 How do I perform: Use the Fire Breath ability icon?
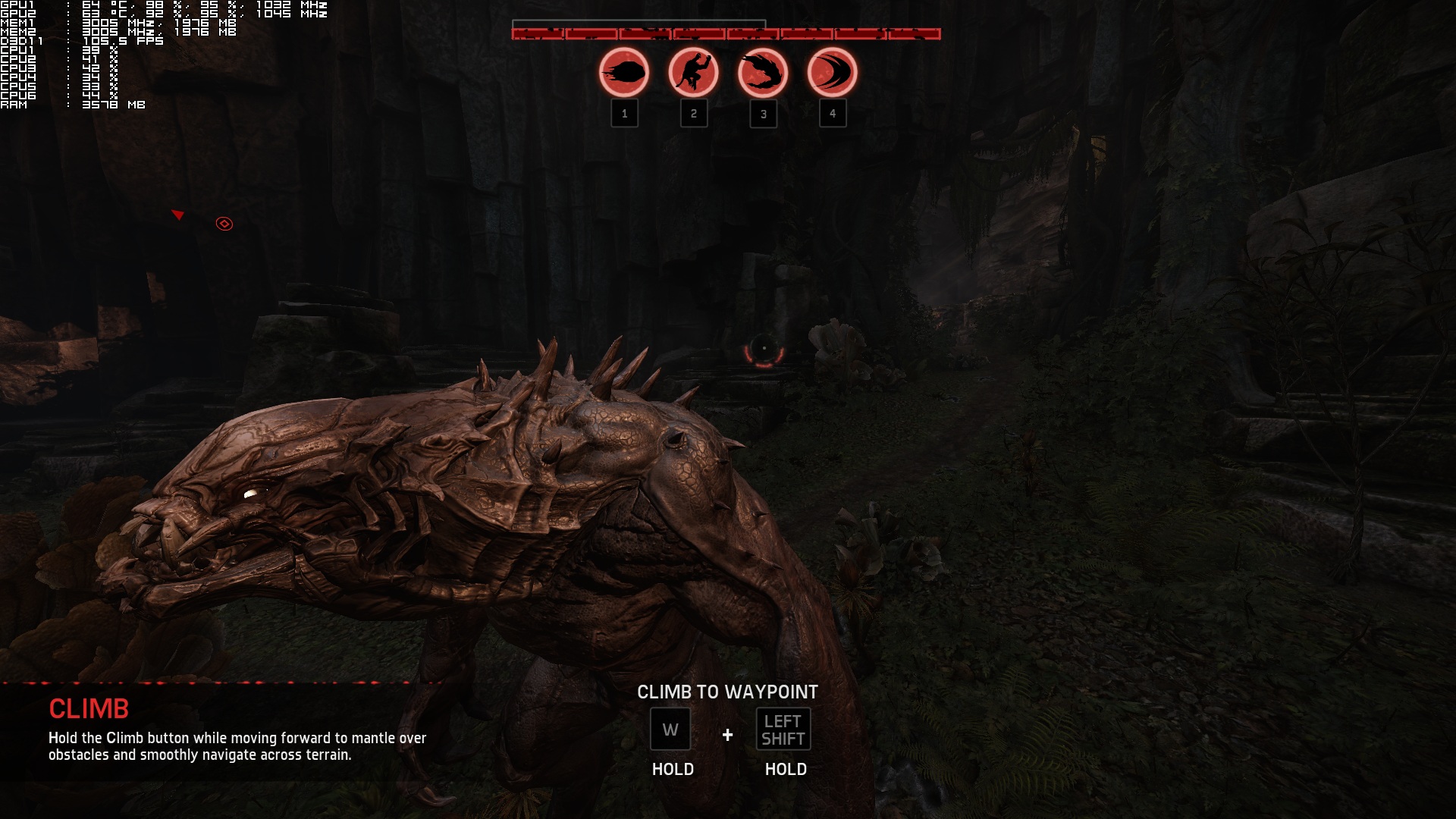763,74
